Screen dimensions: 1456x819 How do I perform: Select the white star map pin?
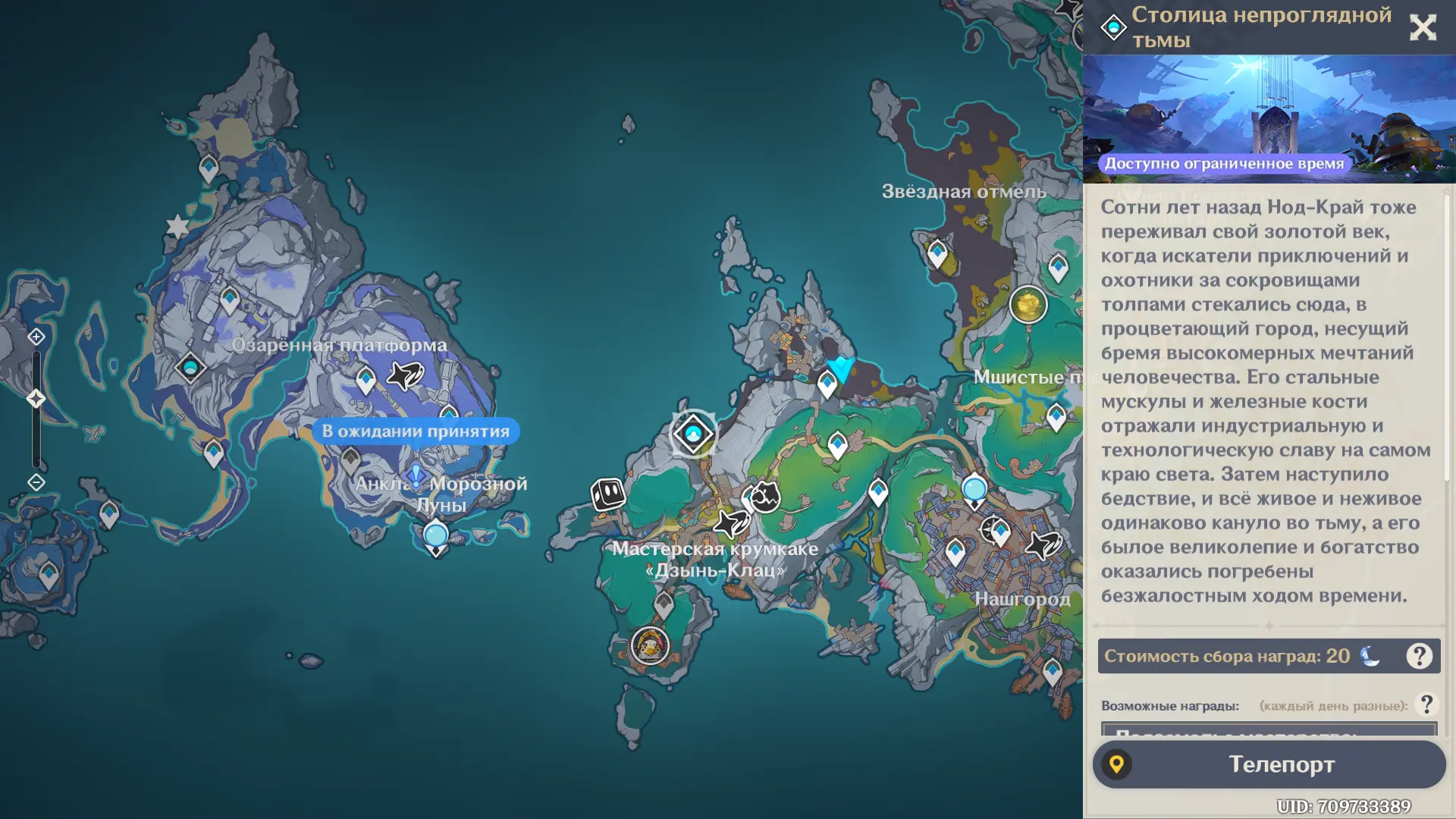(x=177, y=226)
